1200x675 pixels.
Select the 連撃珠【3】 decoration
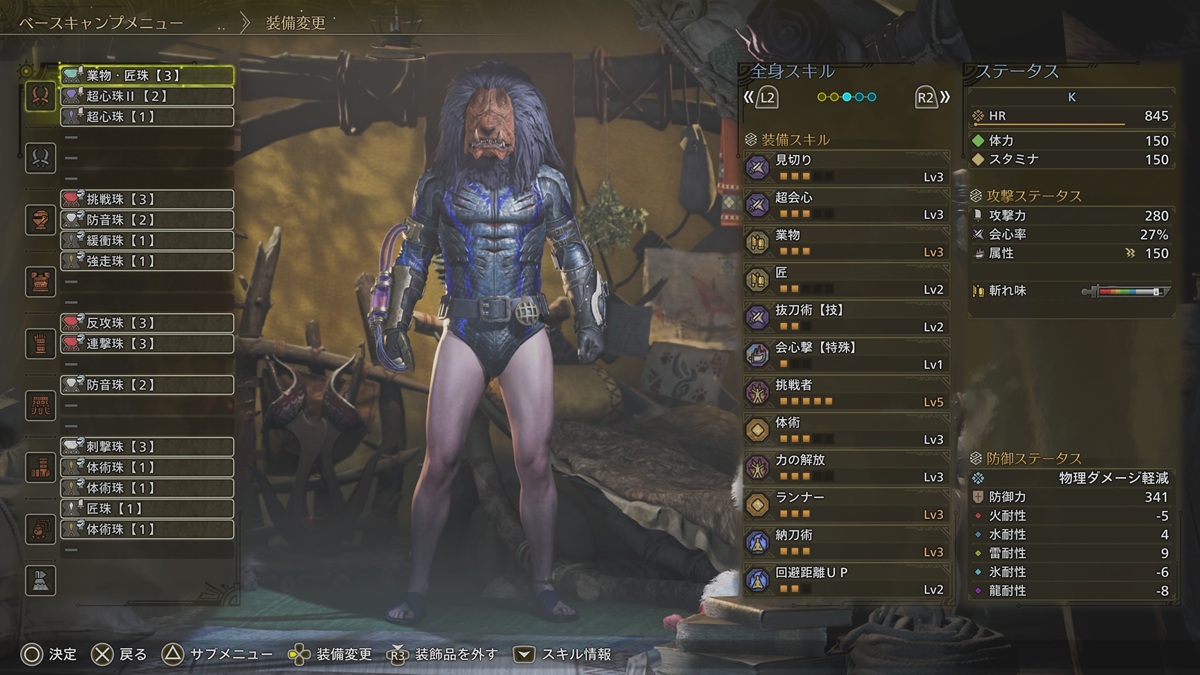point(147,343)
